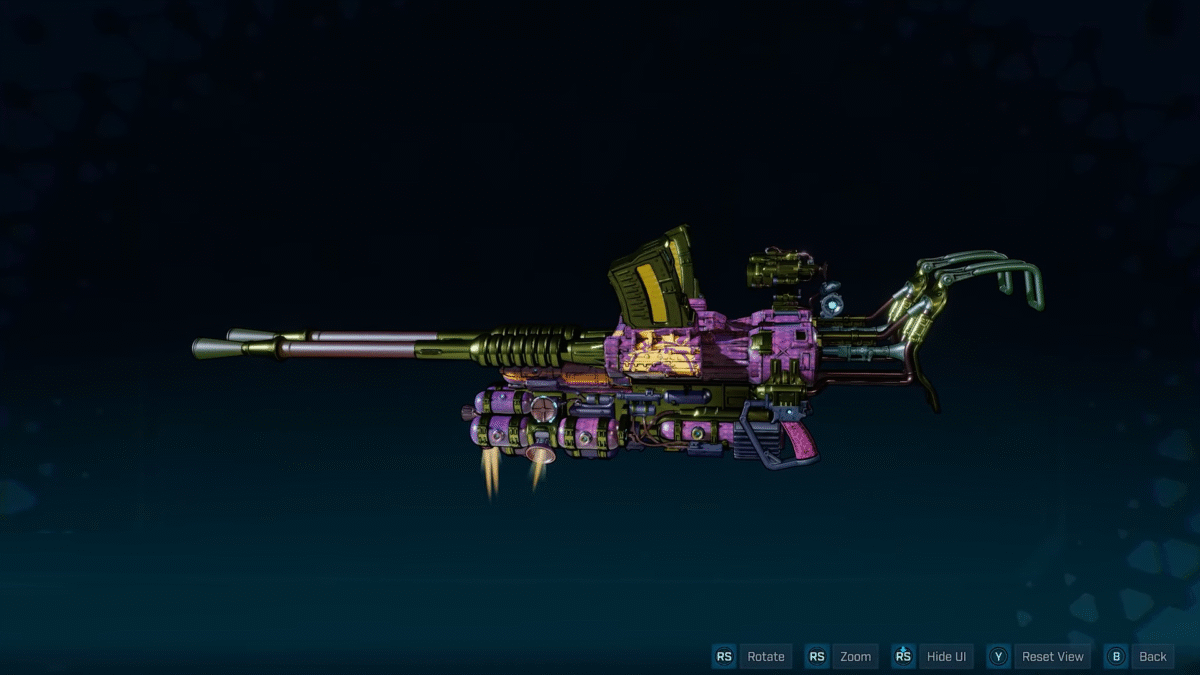Select the Rotate control label
This screenshot has height=675, width=1200.
[765, 657]
